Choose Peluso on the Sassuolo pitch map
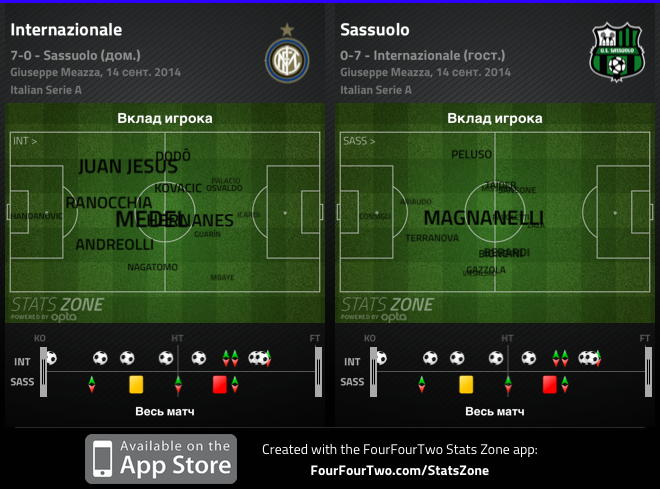The width and height of the screenshot is (660, 489). [471, 155]
